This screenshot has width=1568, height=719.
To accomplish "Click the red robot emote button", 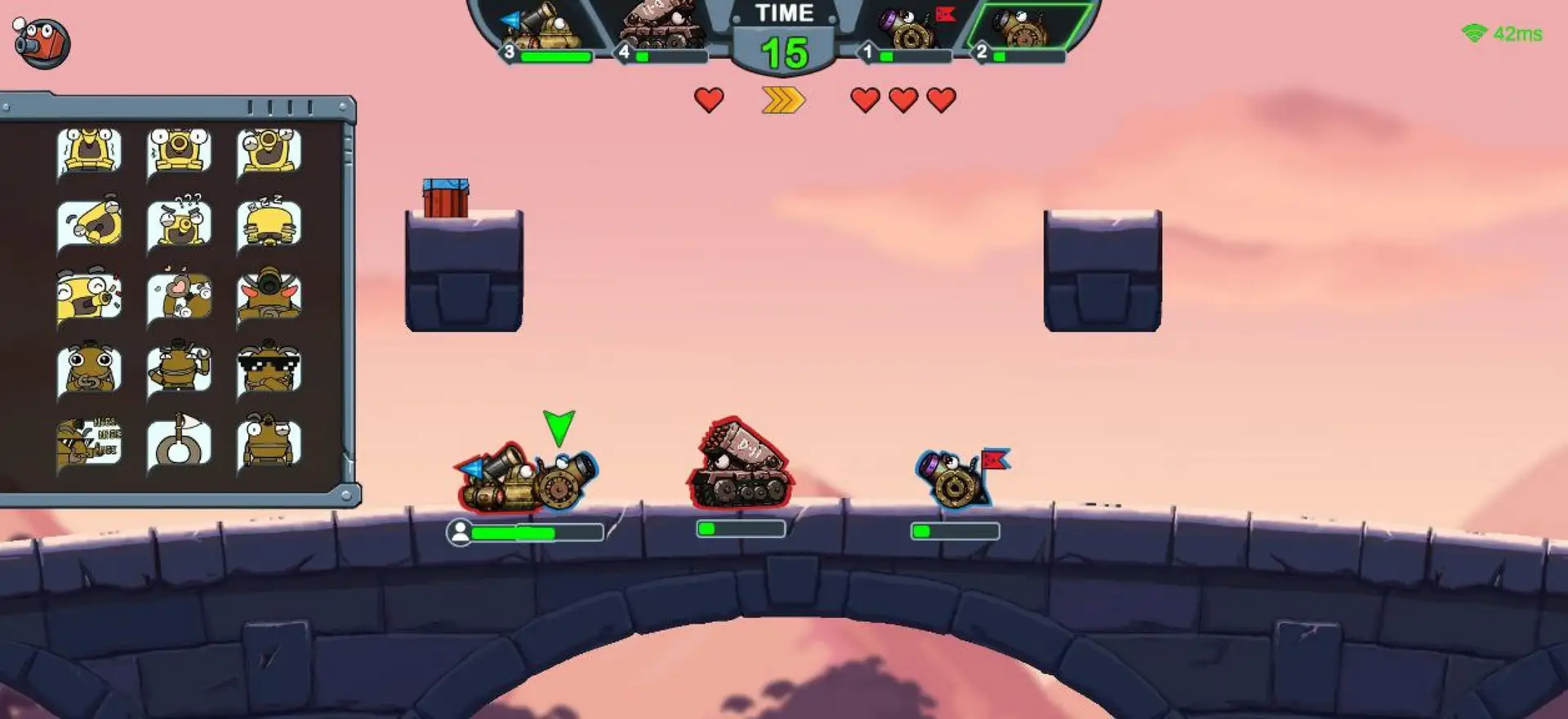I will (x=42, y=42).
